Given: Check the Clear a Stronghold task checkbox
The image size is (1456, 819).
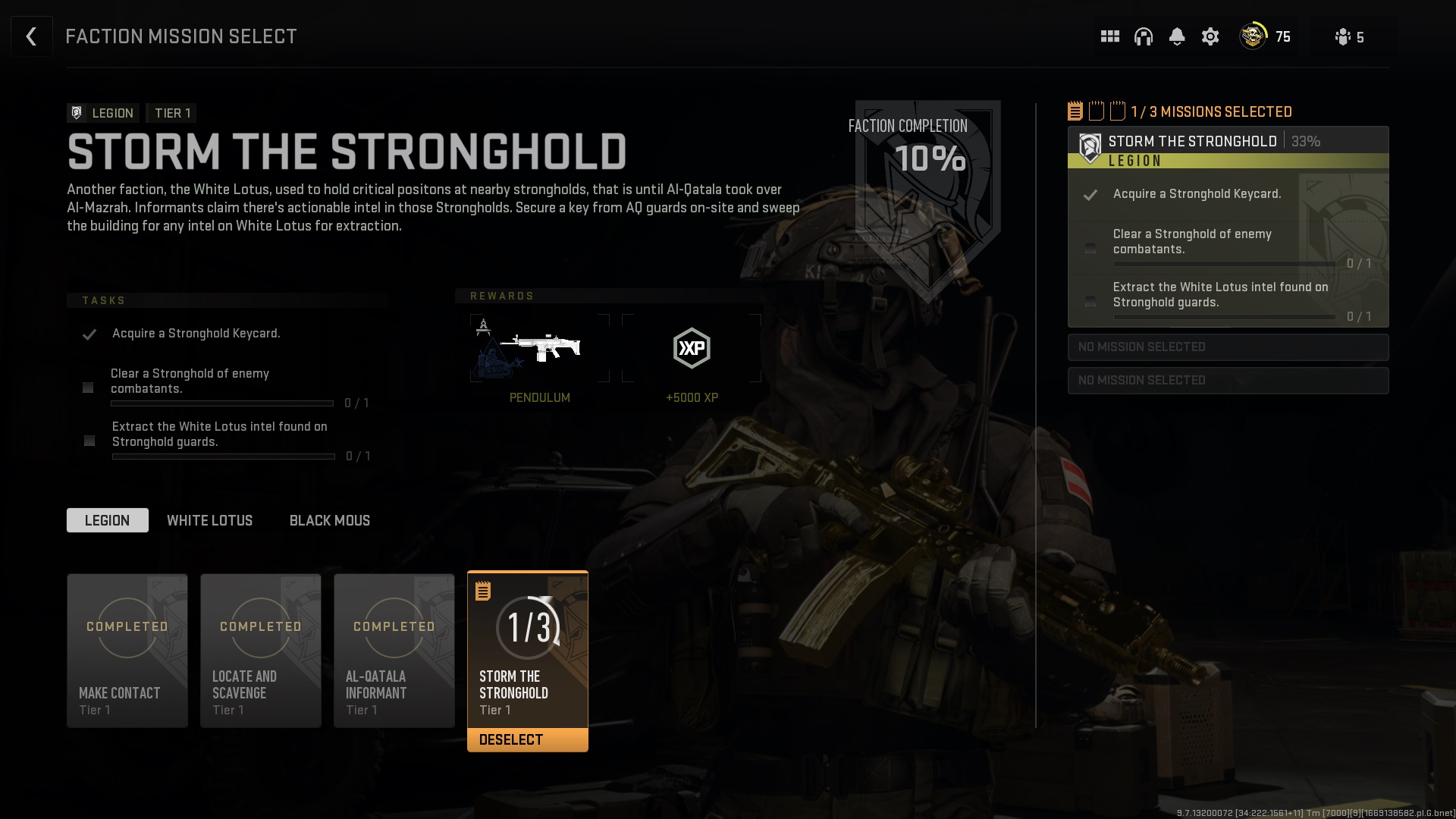Looking at the screenshot, I should 88,388.
